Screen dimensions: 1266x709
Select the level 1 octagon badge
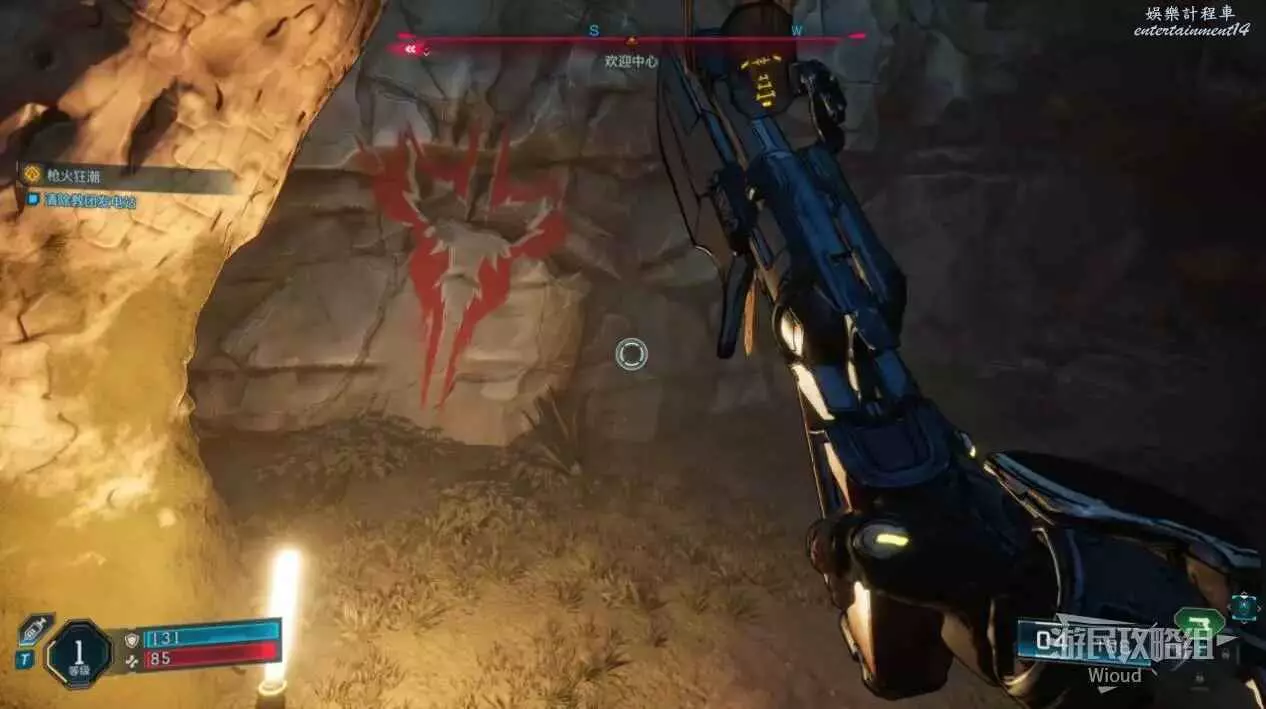(x=77, y=653)
